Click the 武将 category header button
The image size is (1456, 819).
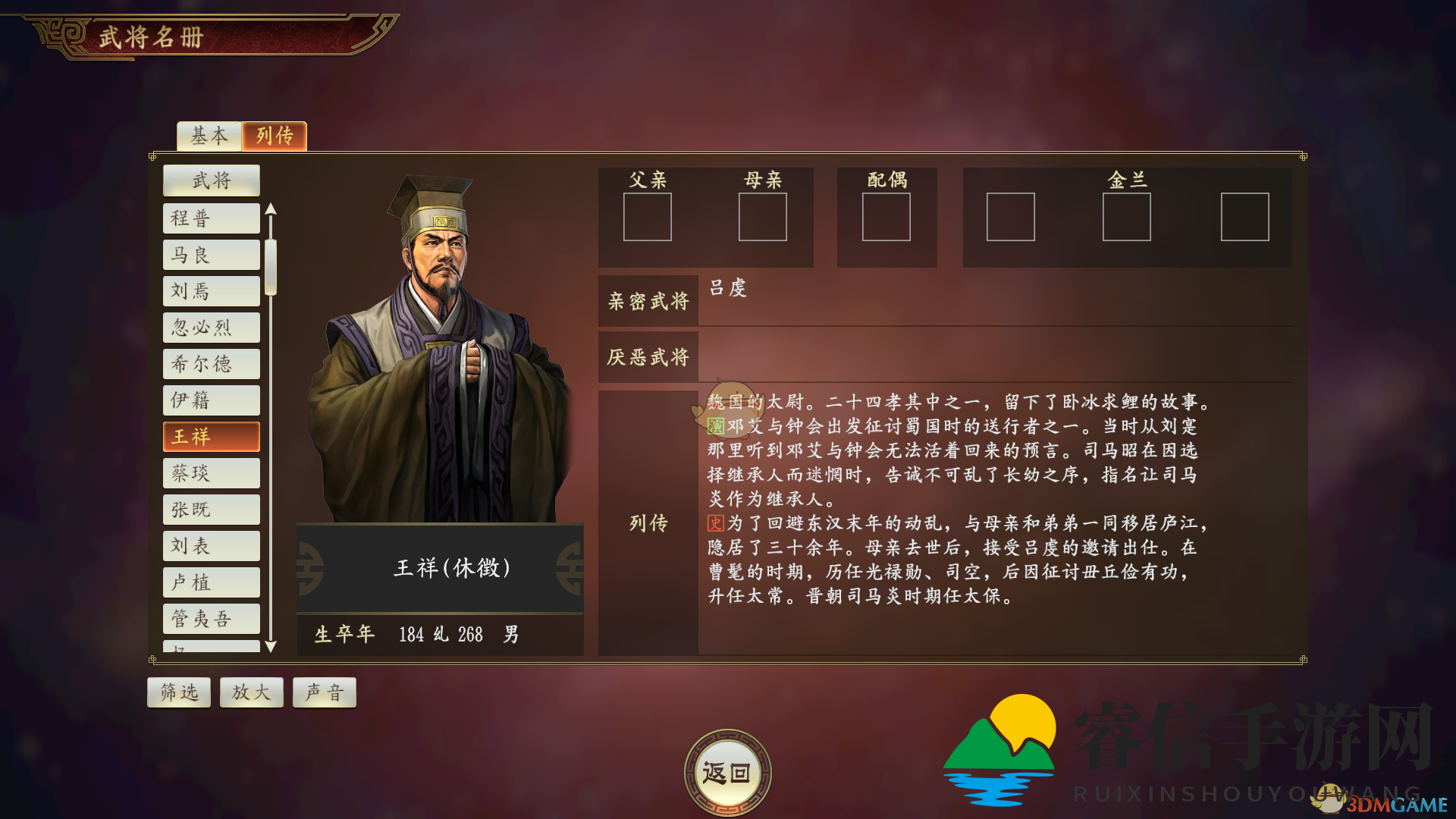pyautogui.click(x=211, y=180)
